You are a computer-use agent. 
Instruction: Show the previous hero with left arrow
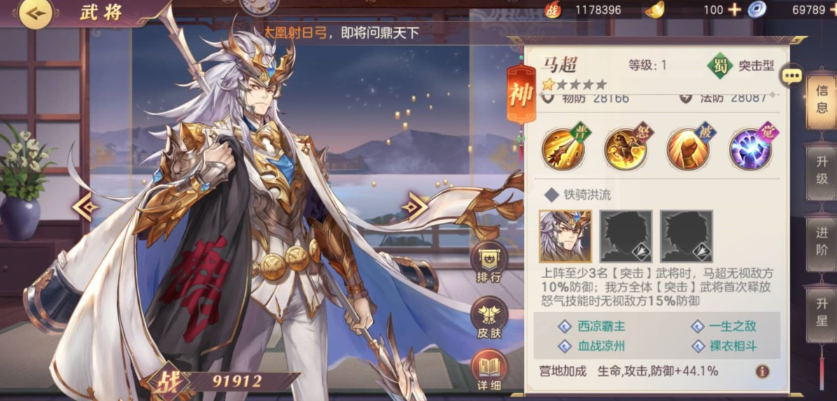86,206
